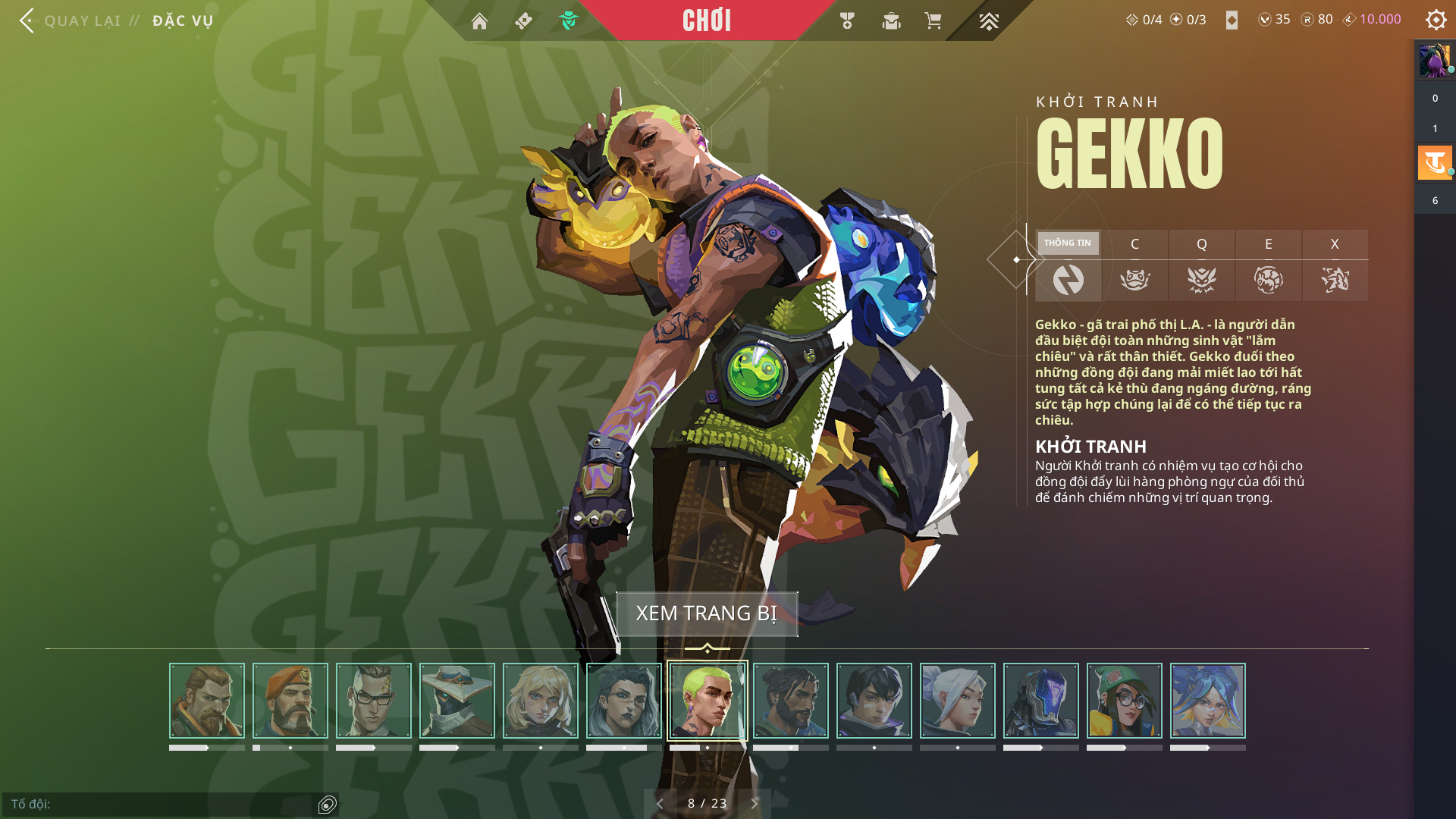The width and height of the screenshot is (1456, 819).
Task: Show Gekko's X ultimate ability
Action: 1335,265
